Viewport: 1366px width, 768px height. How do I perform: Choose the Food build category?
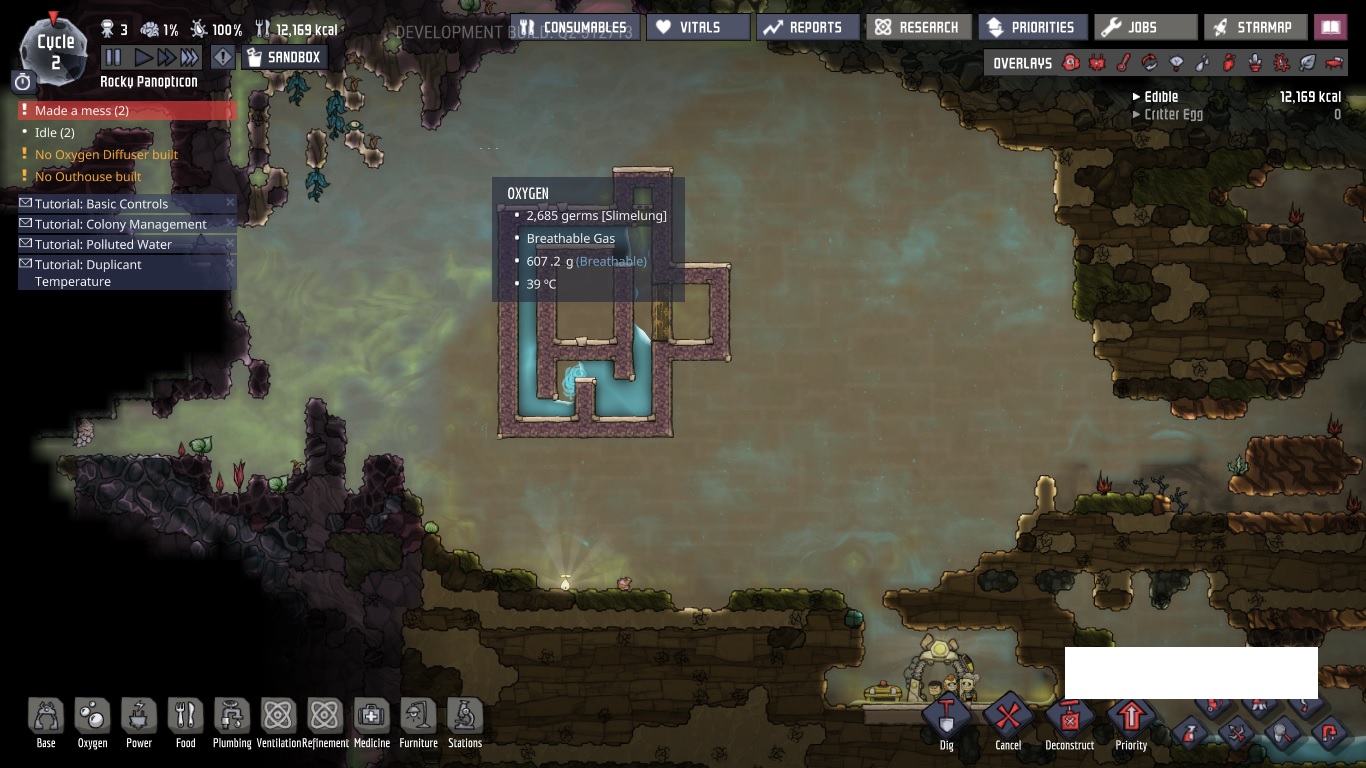tap(186, 722)
